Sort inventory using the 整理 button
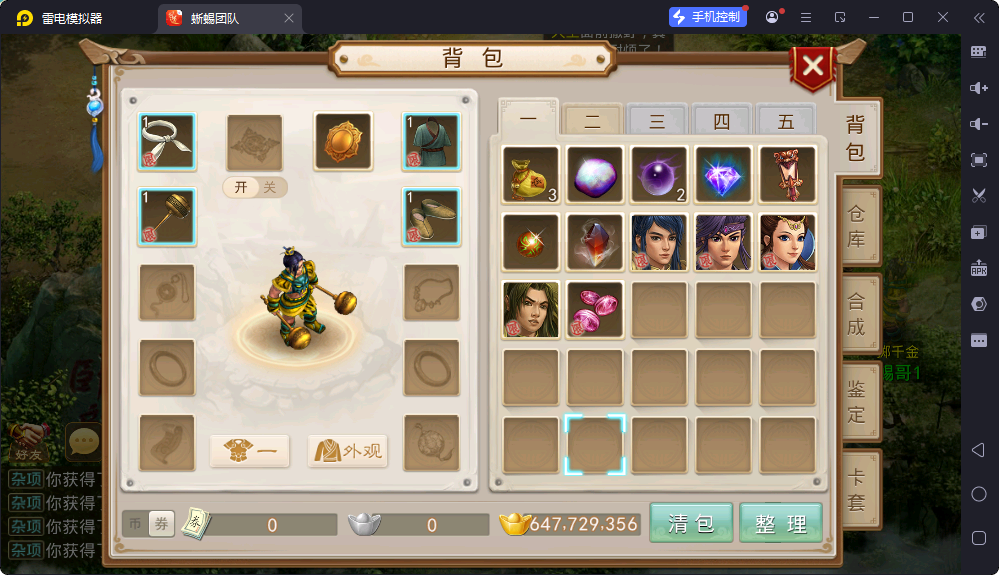Screen dimensions: 999x575 pos(781,523)
